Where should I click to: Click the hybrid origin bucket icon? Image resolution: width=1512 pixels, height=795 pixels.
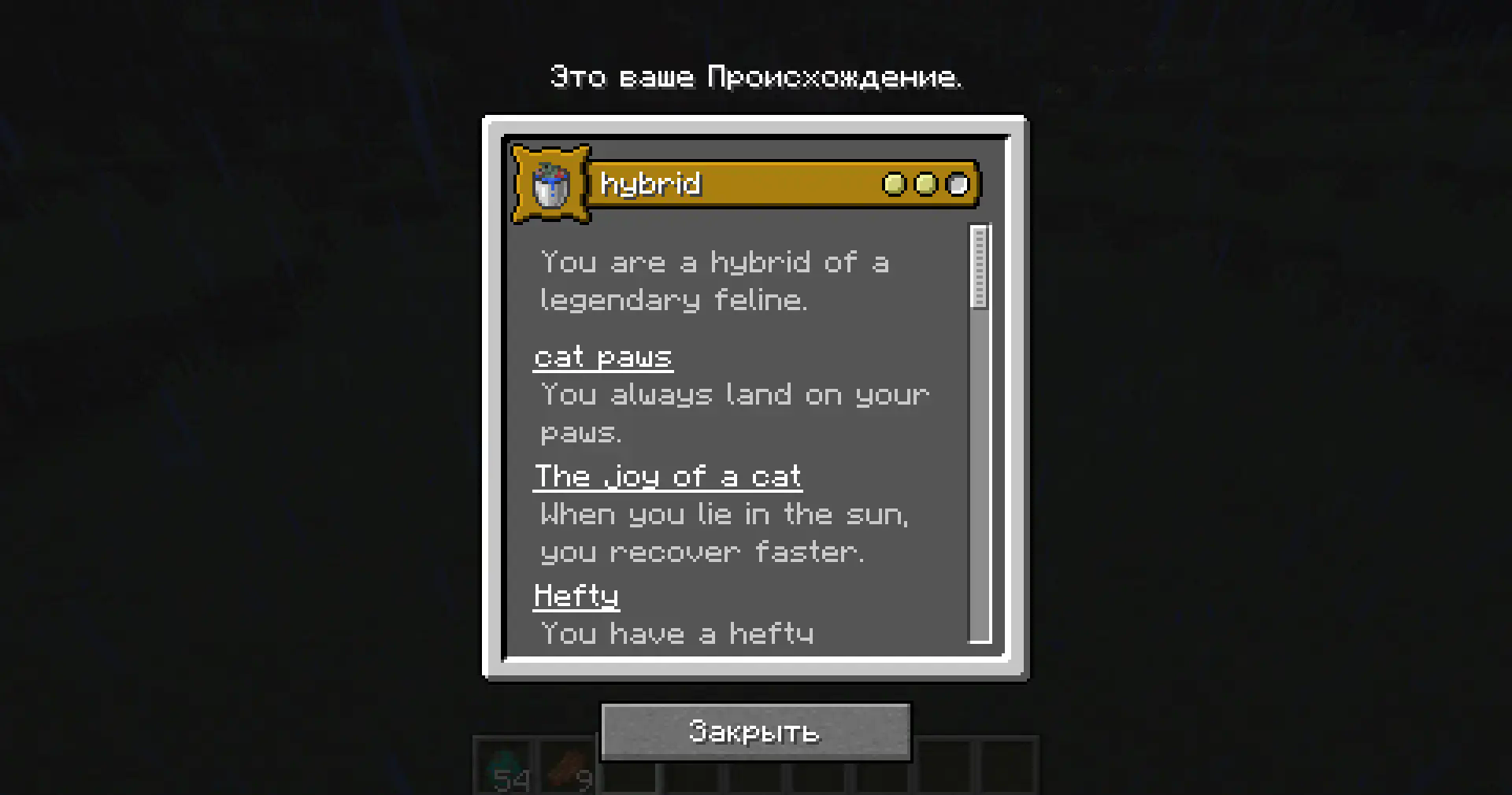[551, 183]
